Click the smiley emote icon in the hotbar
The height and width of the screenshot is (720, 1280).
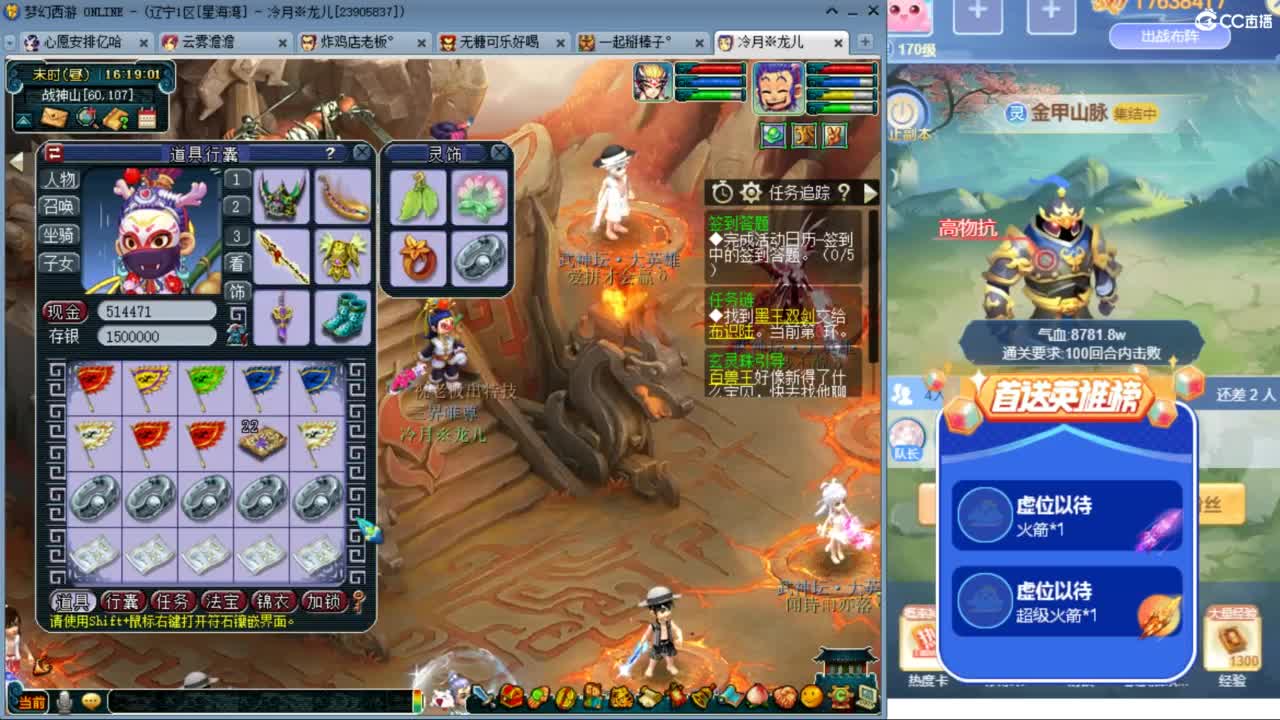(x=811, y=697)
